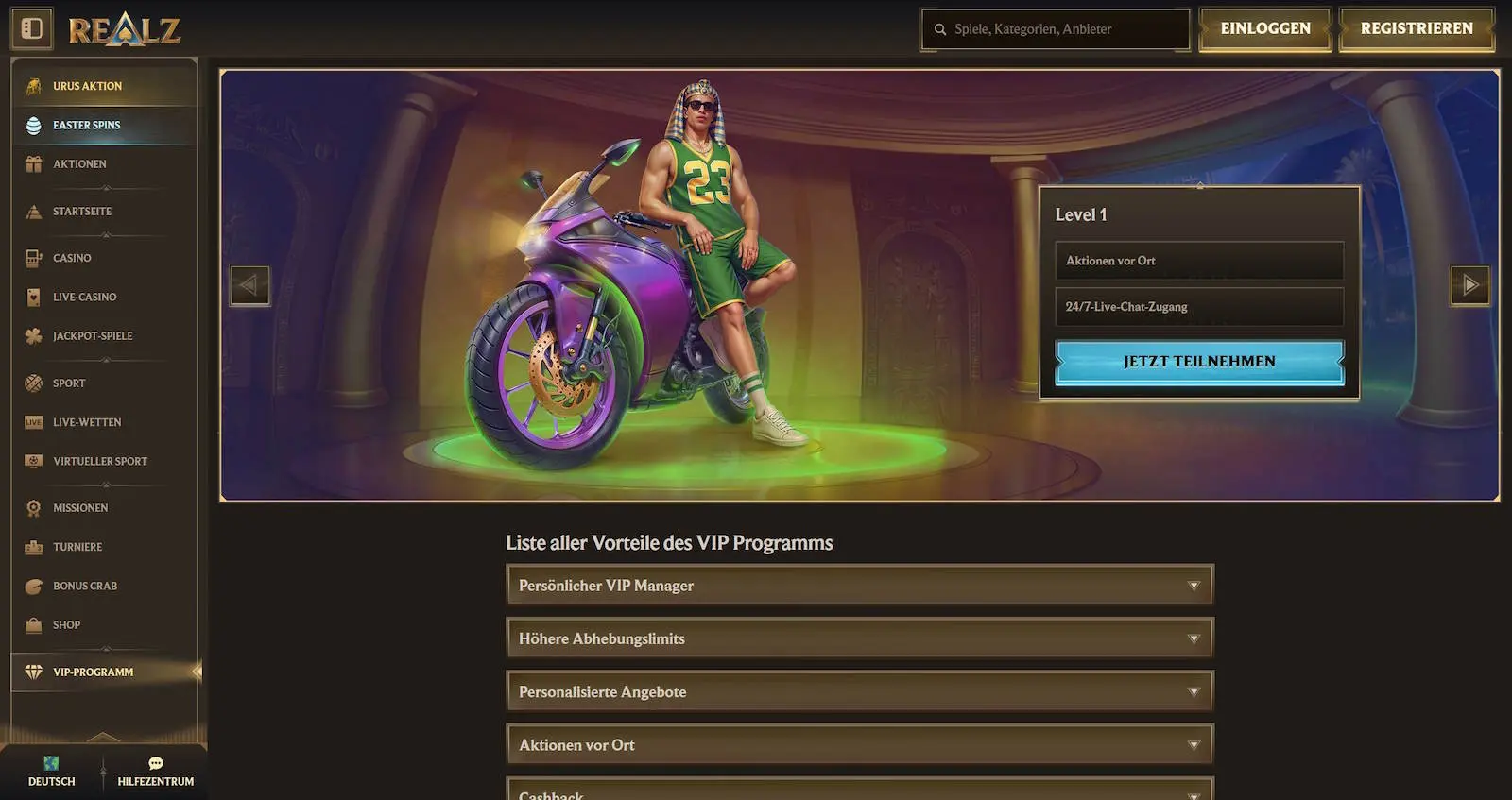Viewport: 1512px width, 800px height.
Task: Show the next banner slide arrow
Action: [x=1469, y=284]
